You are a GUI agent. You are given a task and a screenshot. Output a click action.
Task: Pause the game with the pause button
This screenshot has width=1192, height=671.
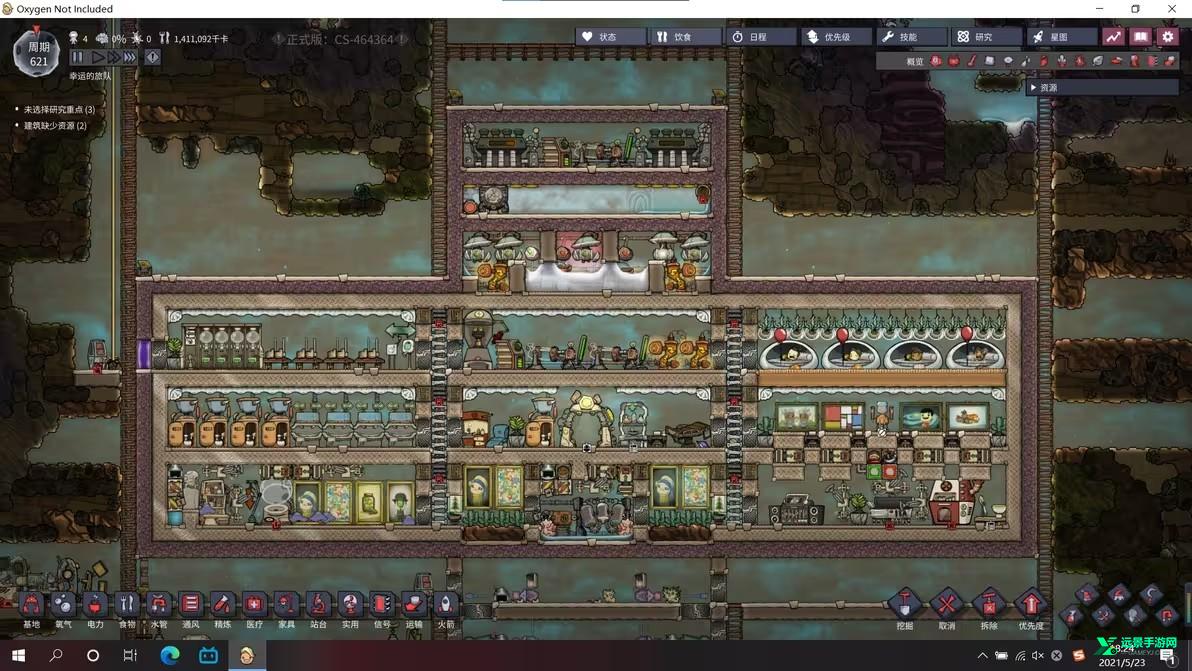click(77, 58)
